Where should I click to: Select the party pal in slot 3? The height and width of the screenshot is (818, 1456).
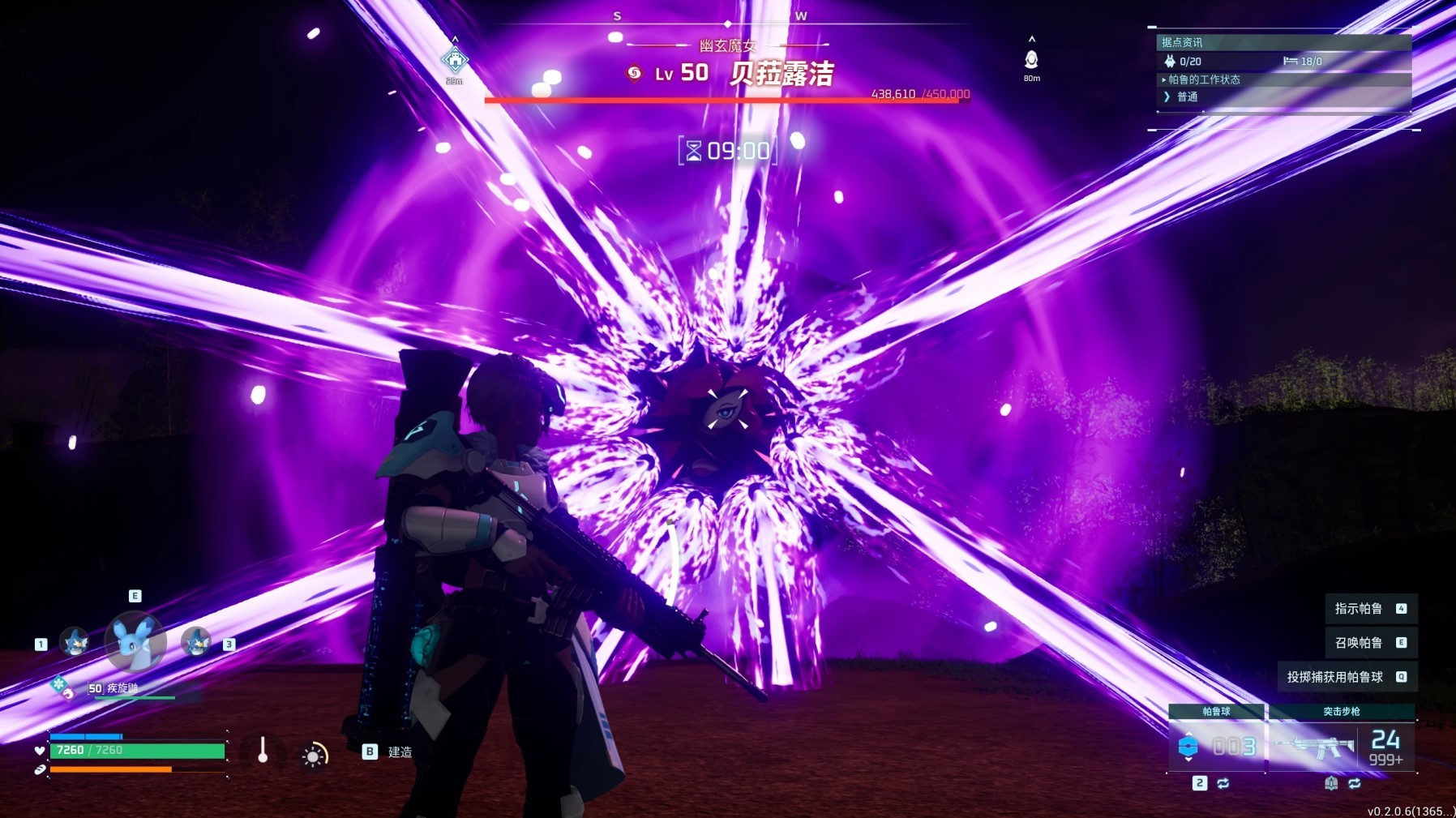[196, 642]
